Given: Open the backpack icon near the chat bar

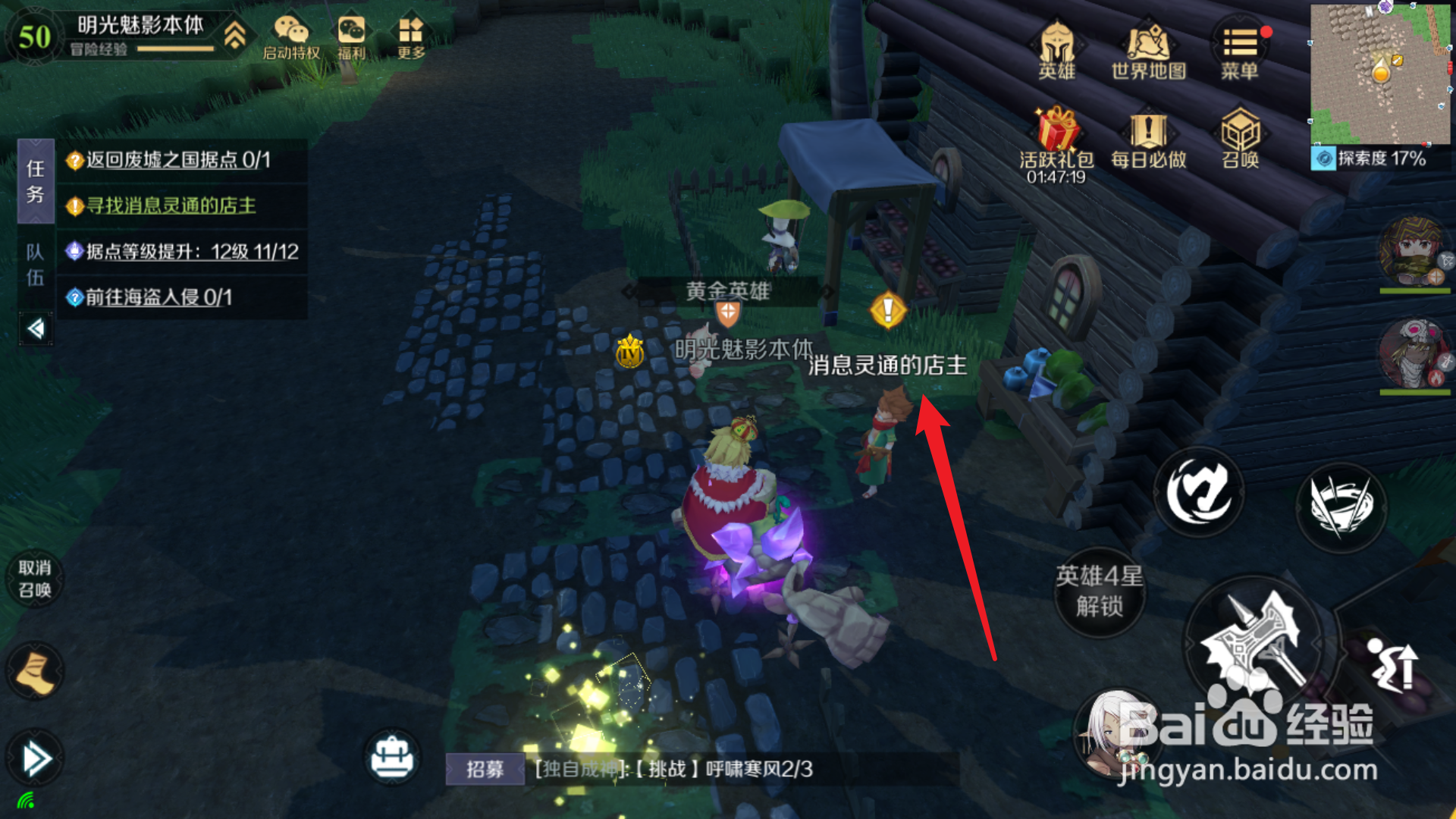Looking at the screenshot, I should pyautogui.click(x=391, y=758).
